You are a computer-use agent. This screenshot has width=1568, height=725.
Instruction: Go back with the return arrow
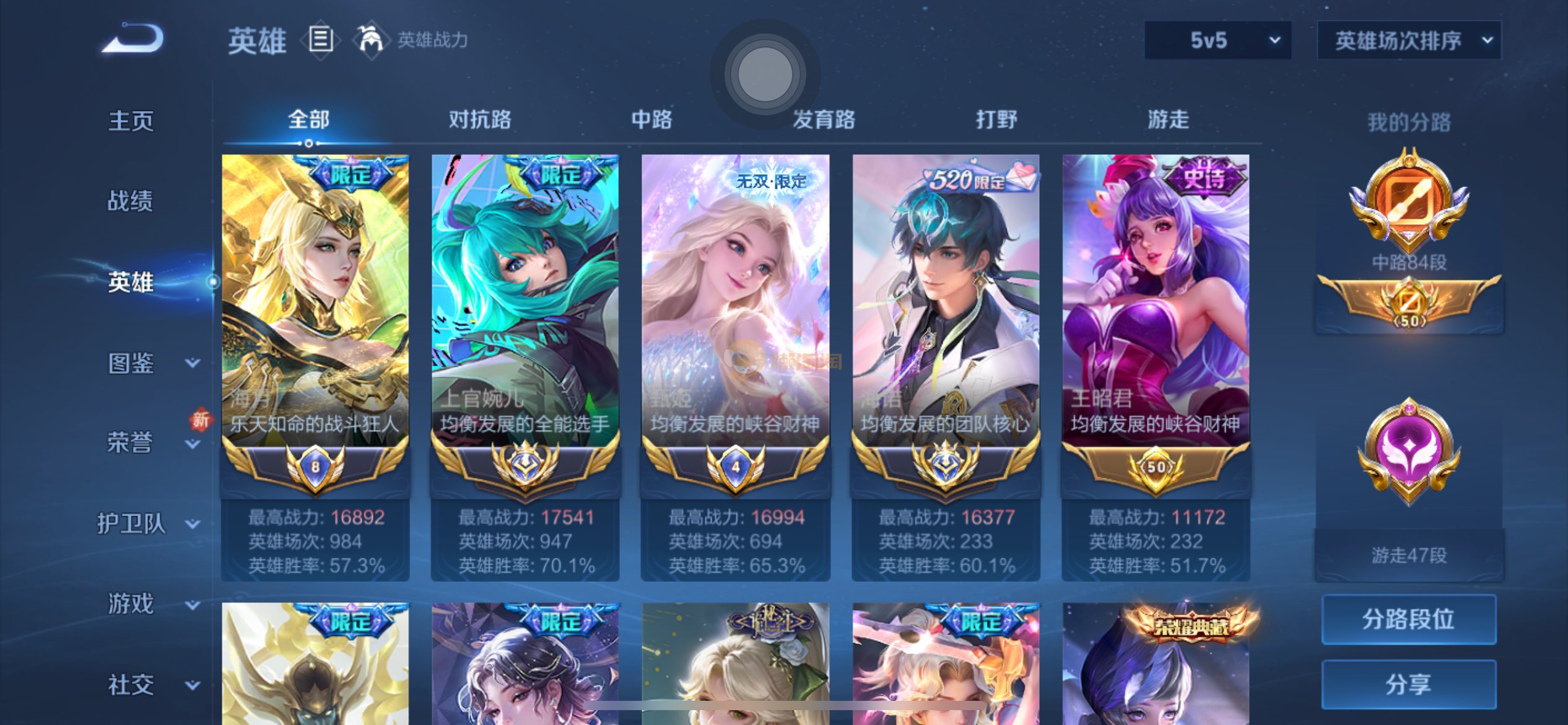[133, 38]
